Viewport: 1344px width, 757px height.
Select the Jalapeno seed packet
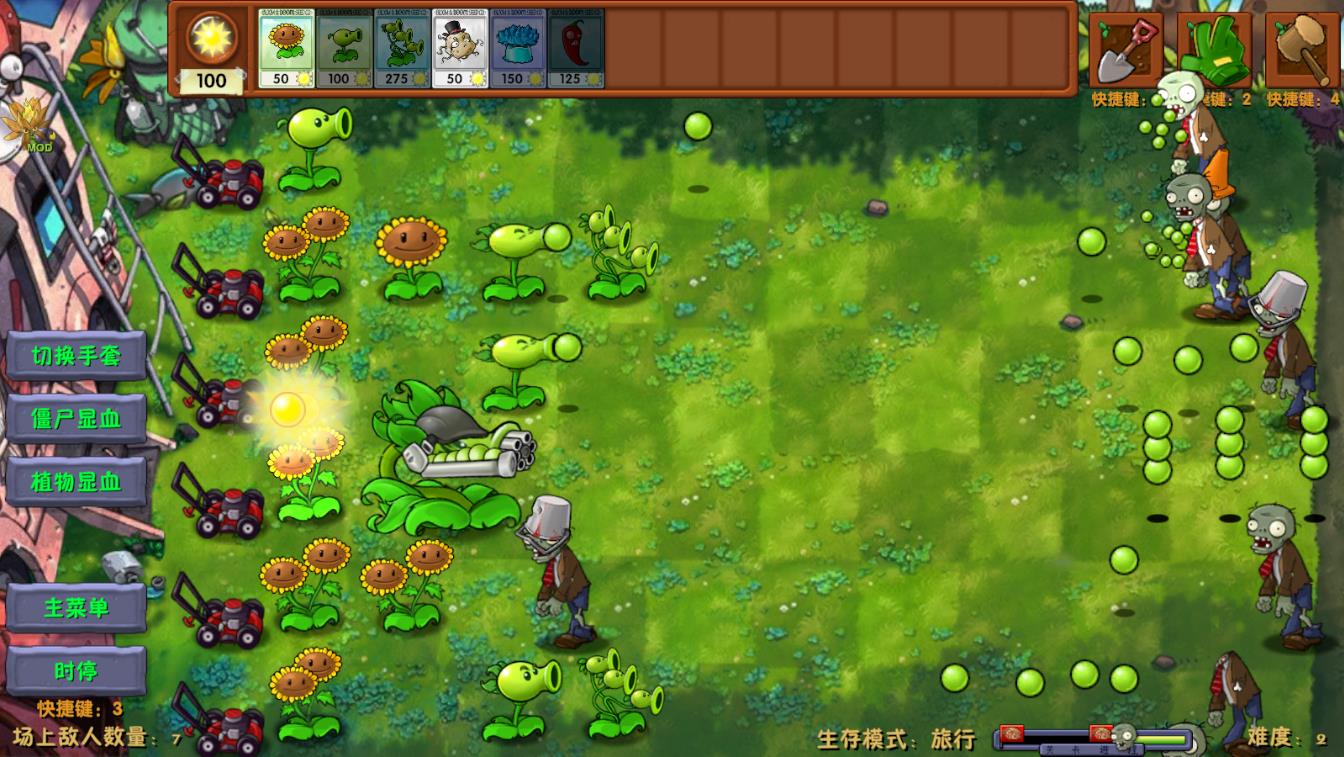click(576, 47)
